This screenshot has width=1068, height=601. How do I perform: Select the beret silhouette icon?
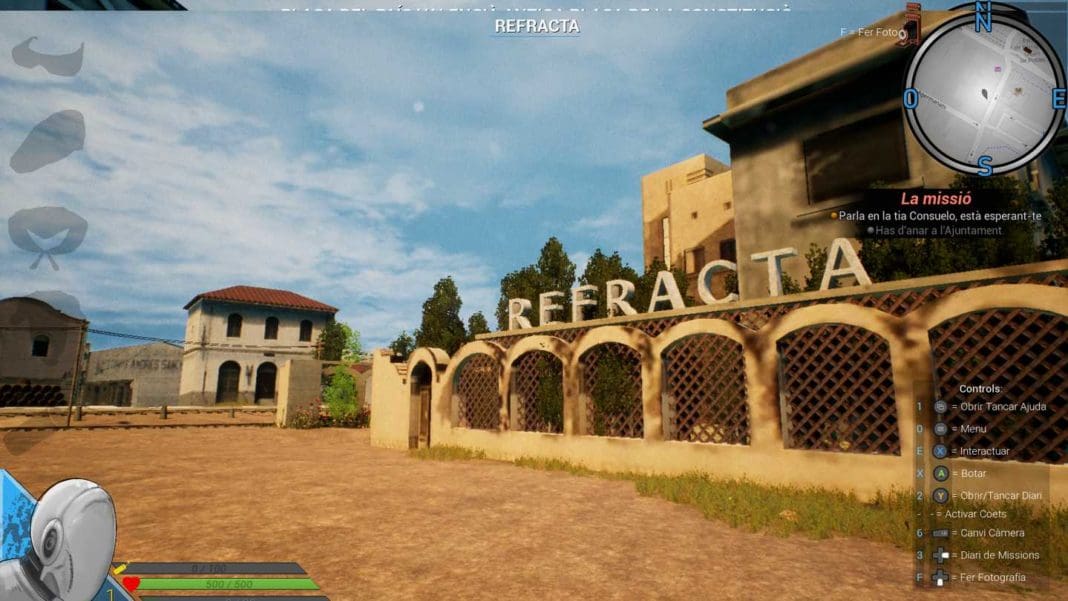[48, 140]
